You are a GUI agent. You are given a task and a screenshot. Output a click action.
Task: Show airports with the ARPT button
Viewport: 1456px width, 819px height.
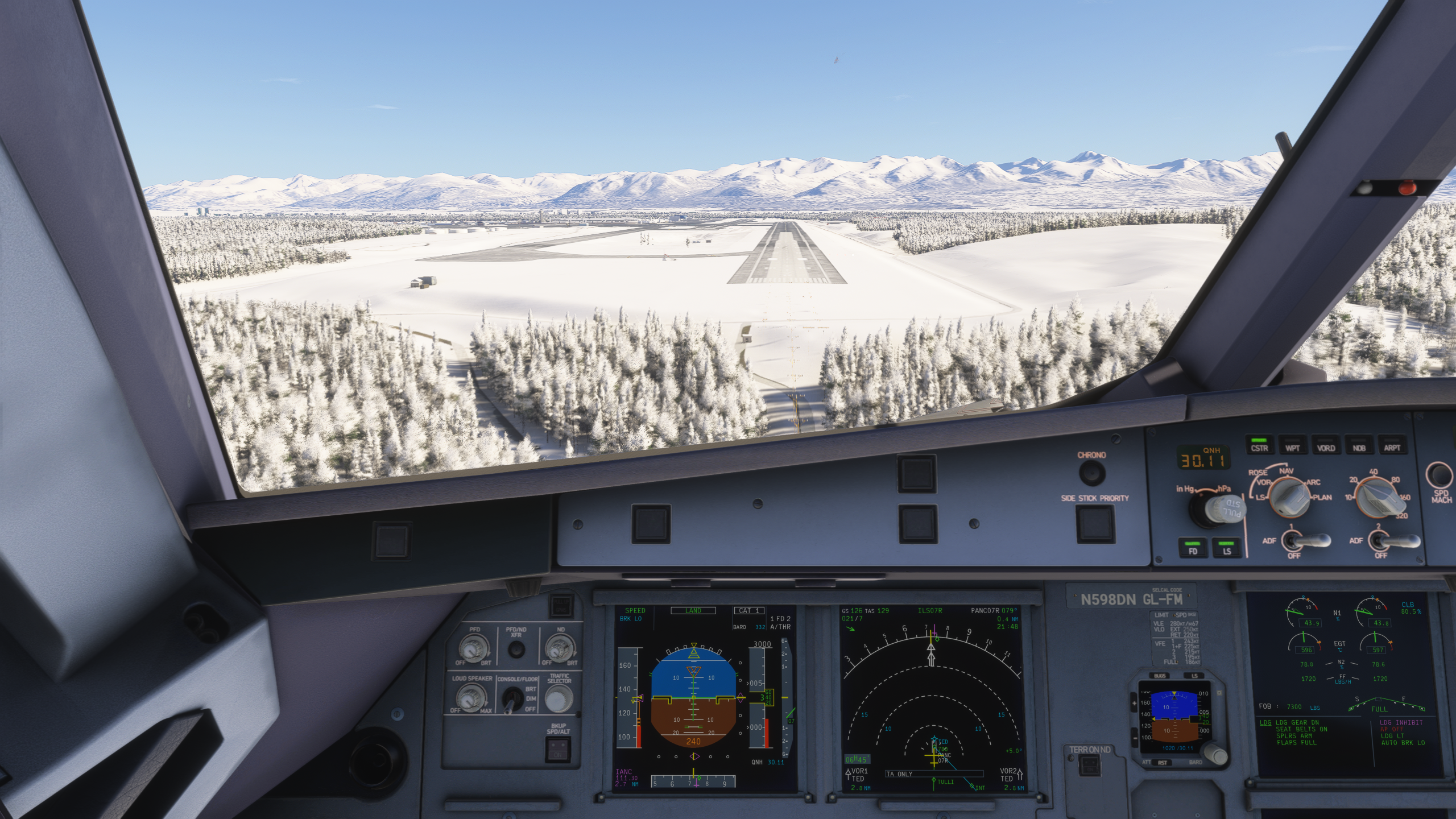pyautogui.click(x=1392, y=445)
